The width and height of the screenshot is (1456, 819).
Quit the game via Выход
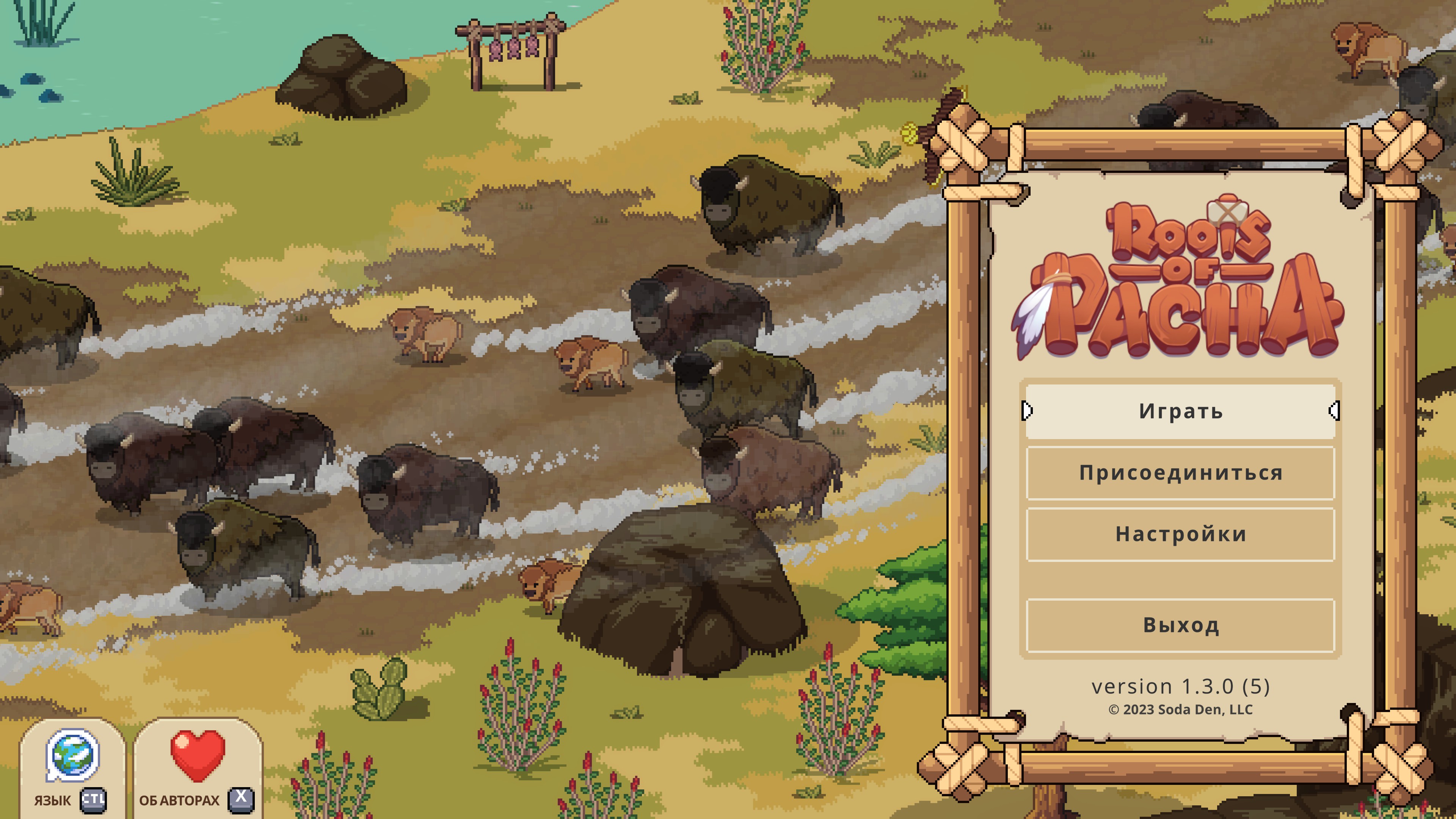point(1180,625)
